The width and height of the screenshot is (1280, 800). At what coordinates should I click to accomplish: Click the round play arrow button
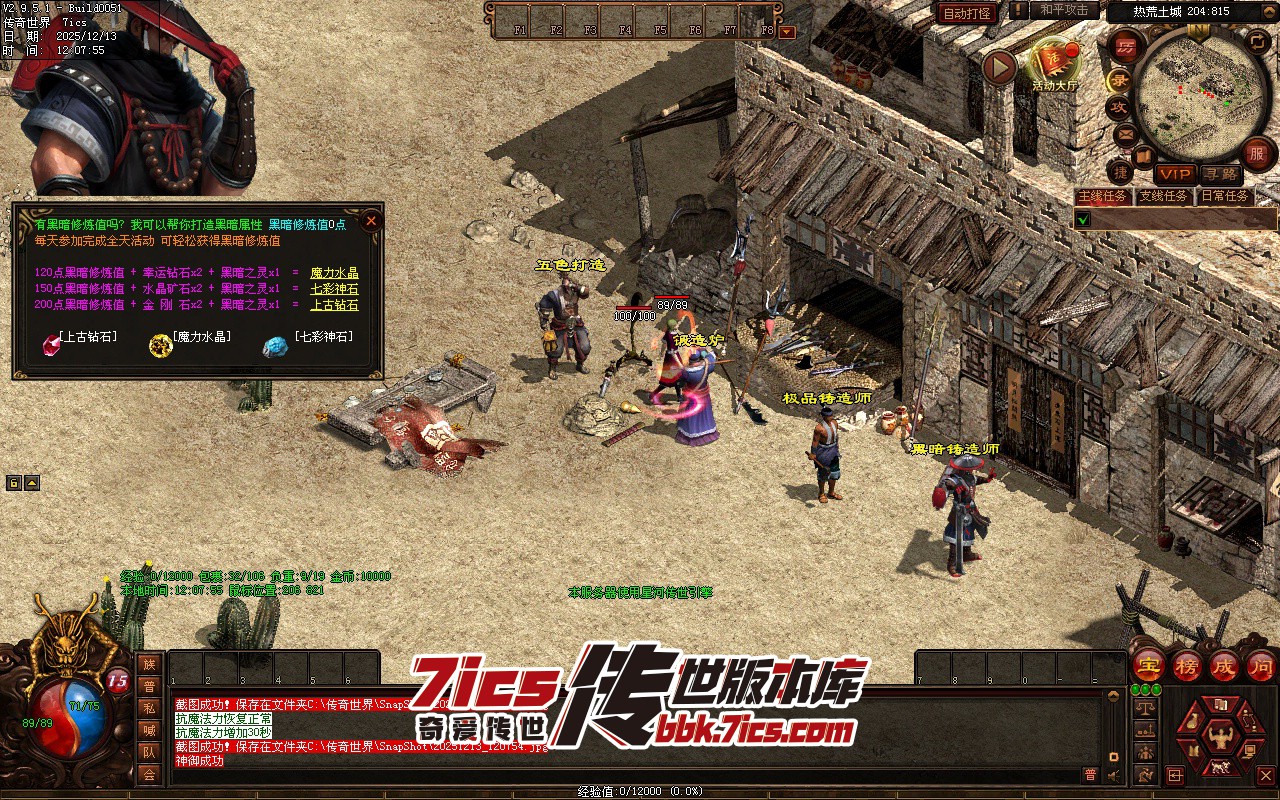999,67
